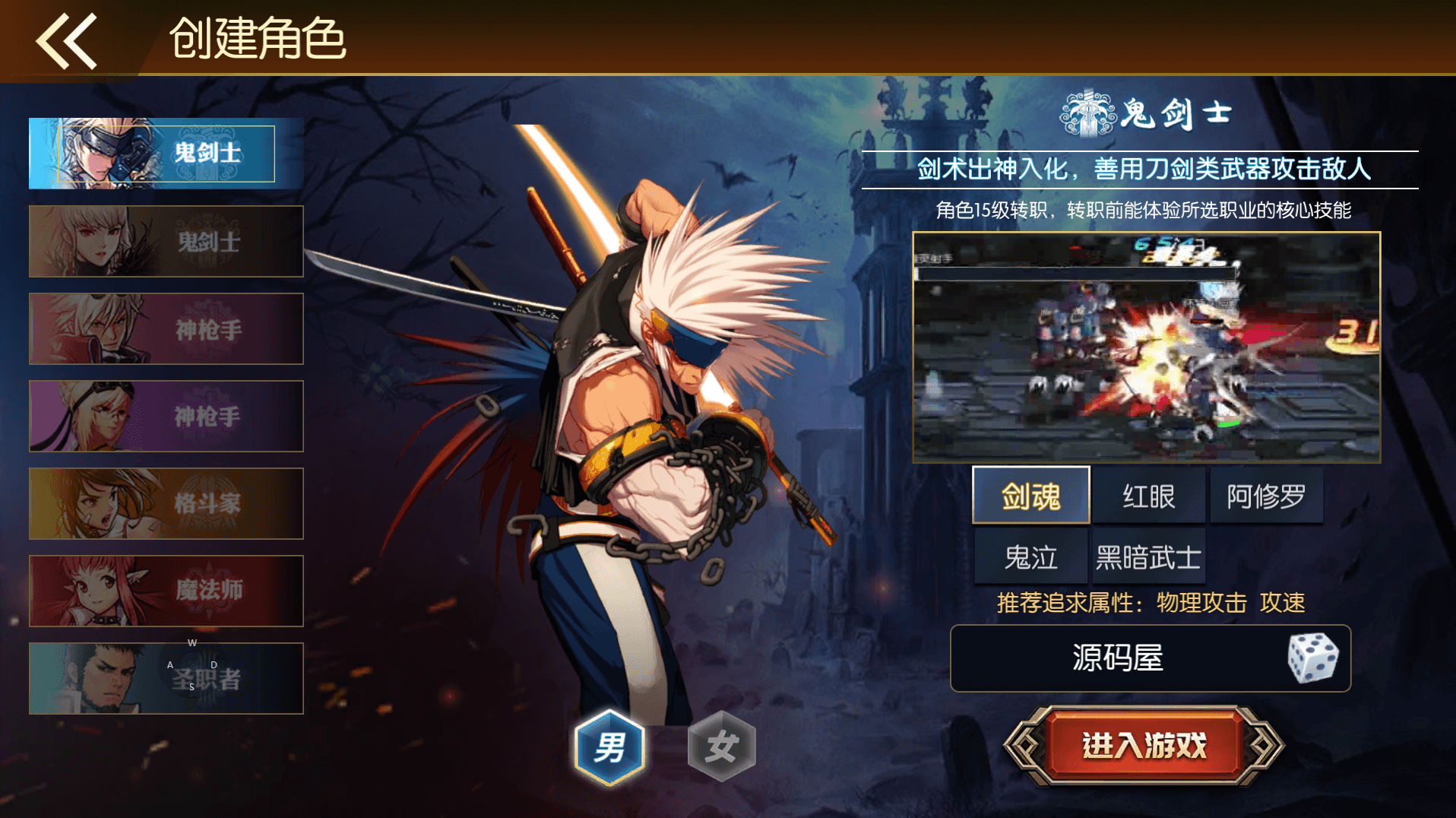Viewport: 1456px width, 818px height.
Task: Click inside the 源码屋 name field
Action: coord(1117,659)
